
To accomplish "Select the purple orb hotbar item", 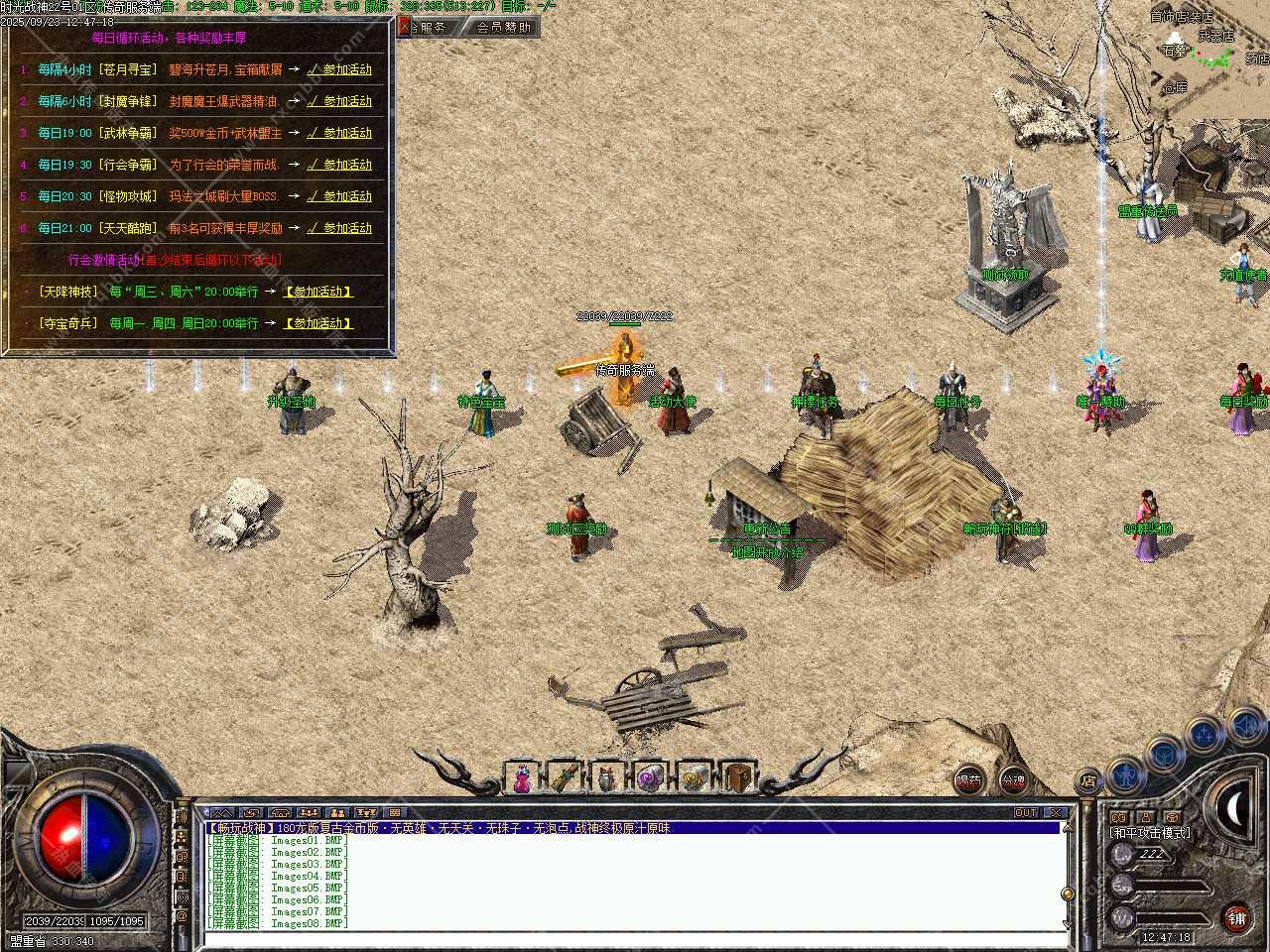I will [651, 778].
